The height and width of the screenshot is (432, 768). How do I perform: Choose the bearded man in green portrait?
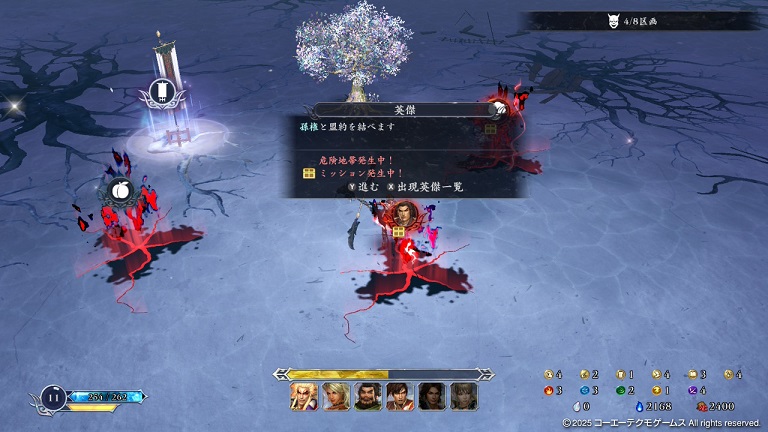coord(368,397)
